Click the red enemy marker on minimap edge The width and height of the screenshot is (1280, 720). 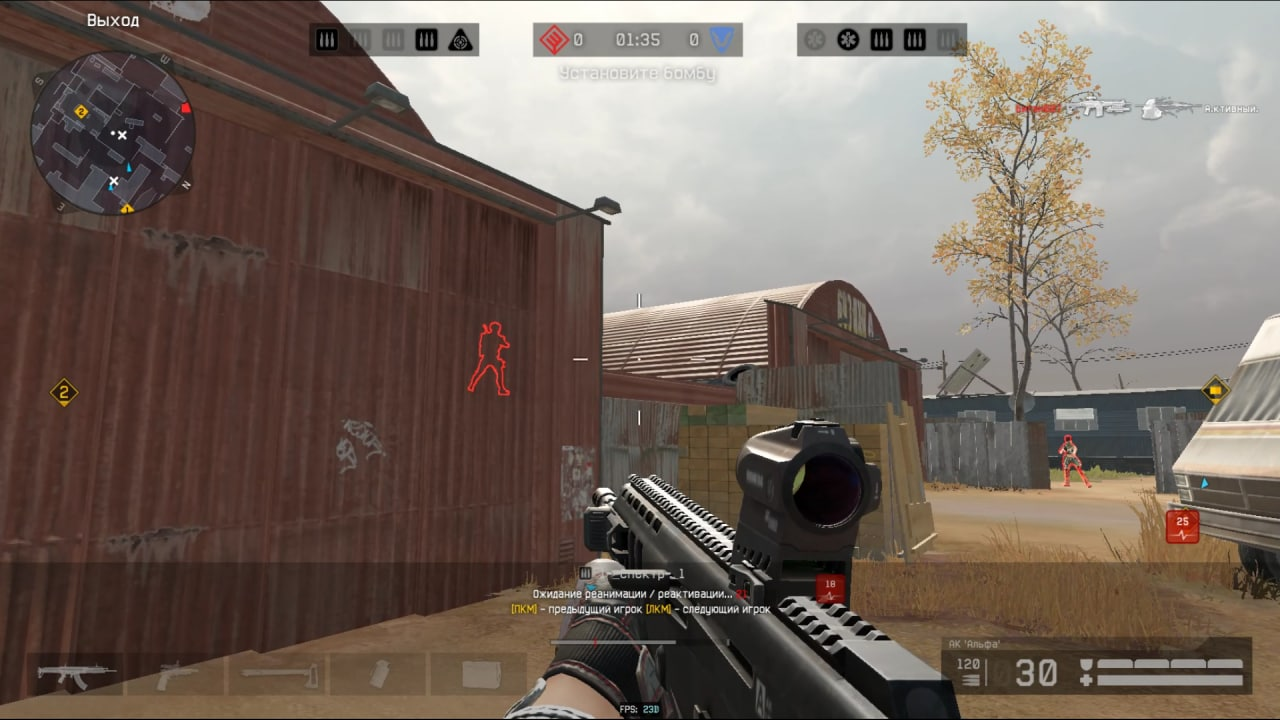185,108
